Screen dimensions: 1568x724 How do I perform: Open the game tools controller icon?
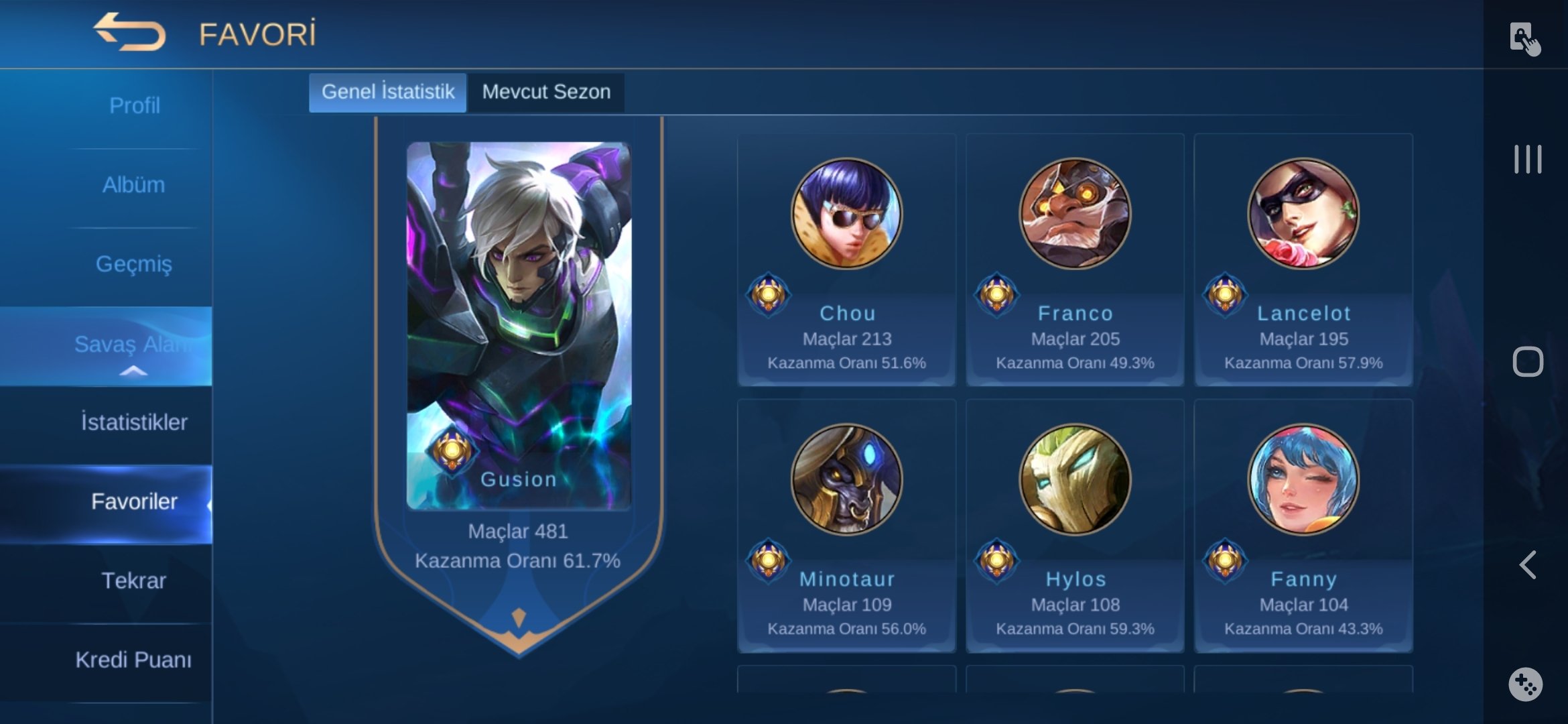[x=1526, y=684]
